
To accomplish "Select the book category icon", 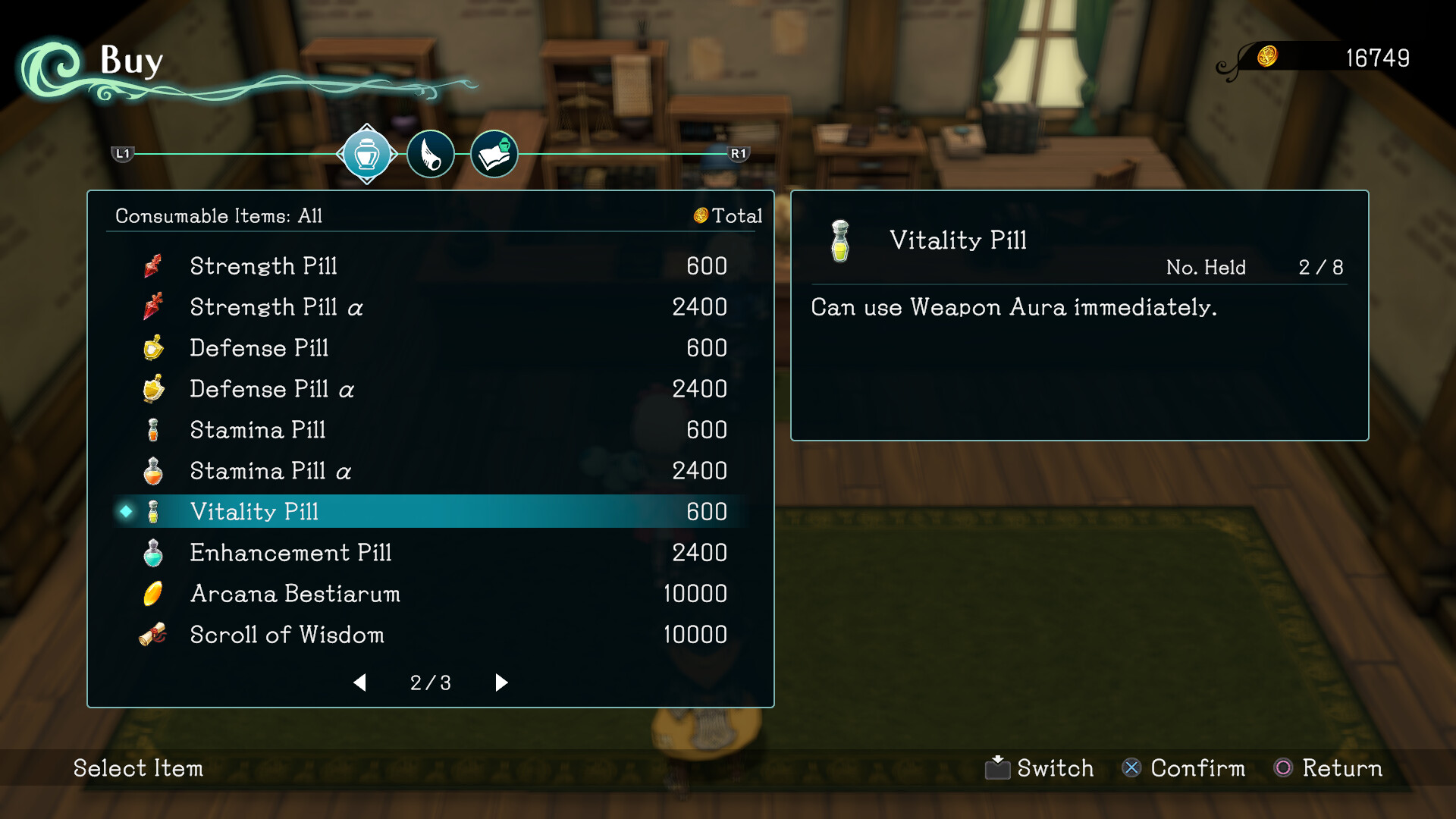I will tap(494, 154).
